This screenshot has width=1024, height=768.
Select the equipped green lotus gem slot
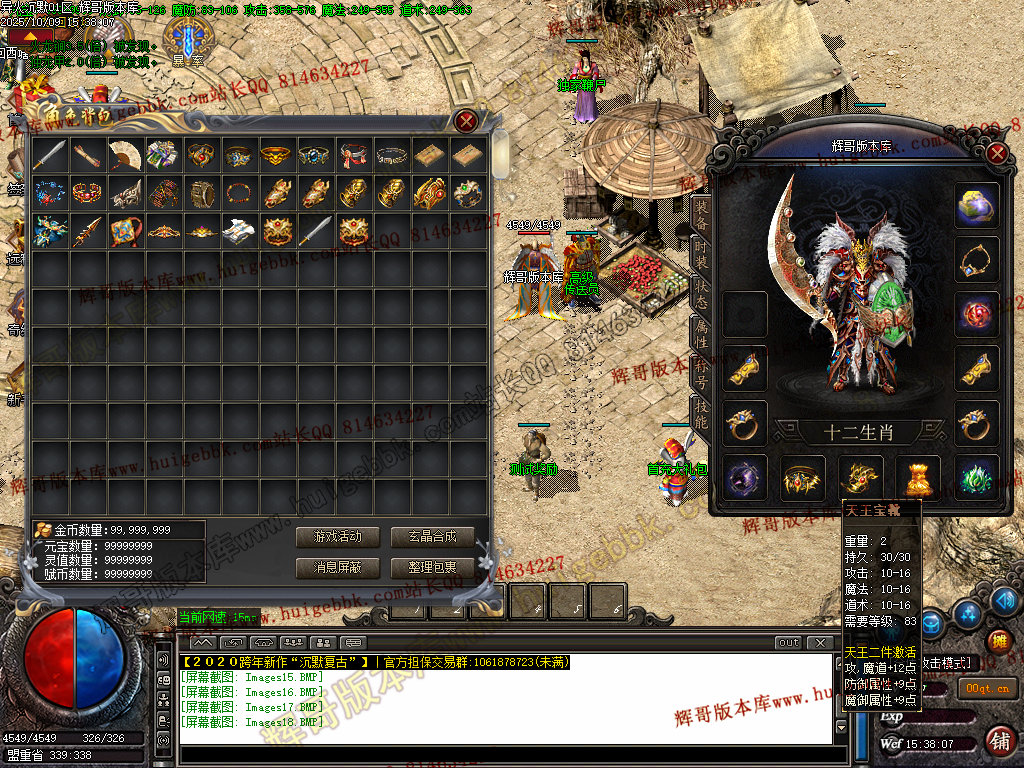(x=976, y=477)
